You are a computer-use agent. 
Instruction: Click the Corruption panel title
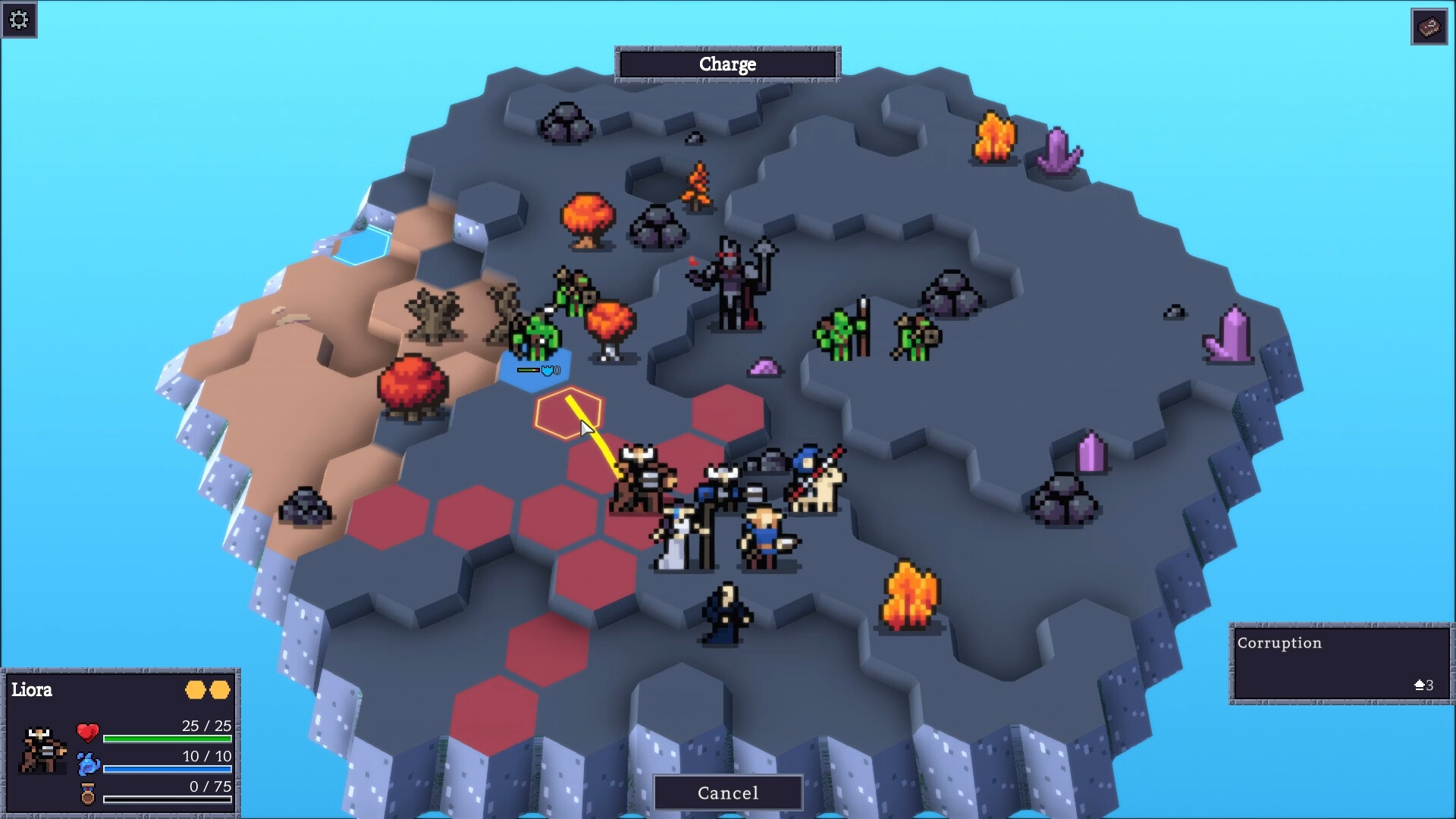[1279, 643]
